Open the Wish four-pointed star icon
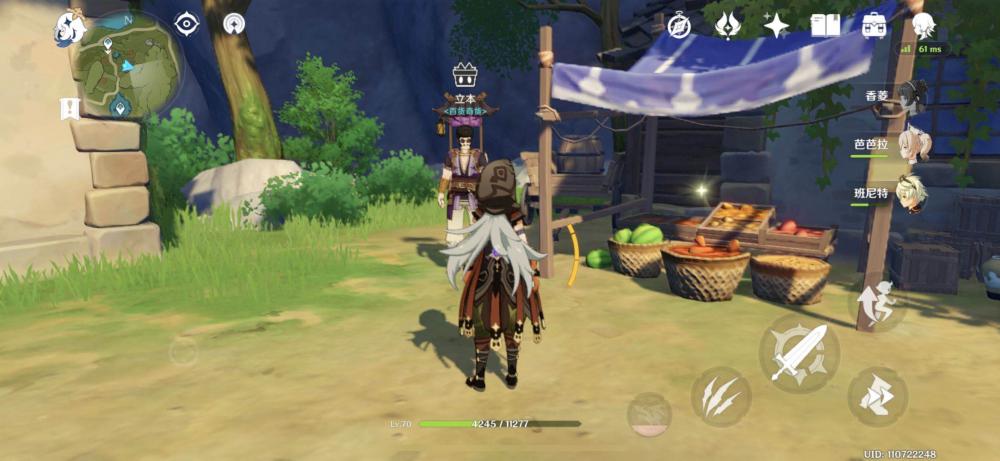This screenshot has height=461, width=1000. tap(777, 26)
